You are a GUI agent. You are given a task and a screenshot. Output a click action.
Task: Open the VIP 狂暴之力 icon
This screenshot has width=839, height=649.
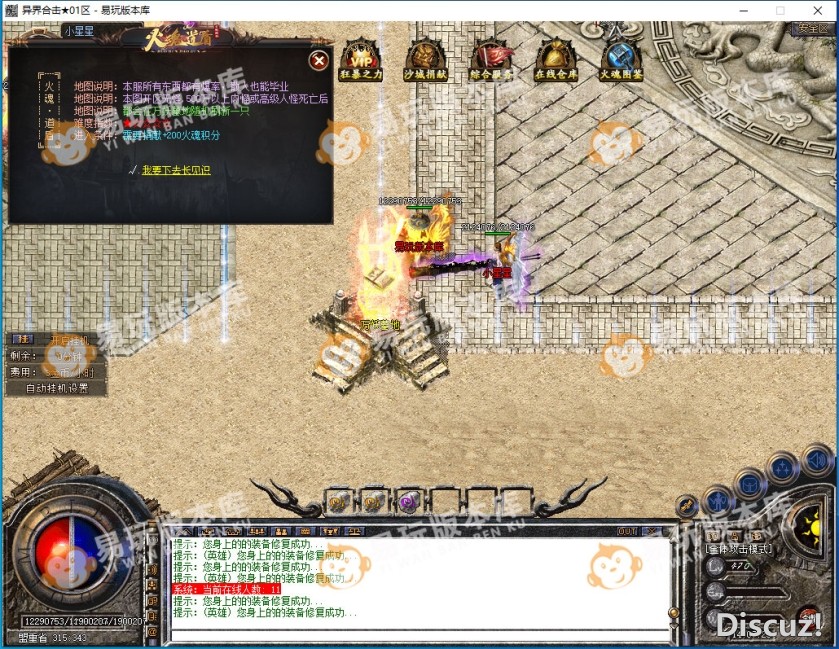coord(360,60)
